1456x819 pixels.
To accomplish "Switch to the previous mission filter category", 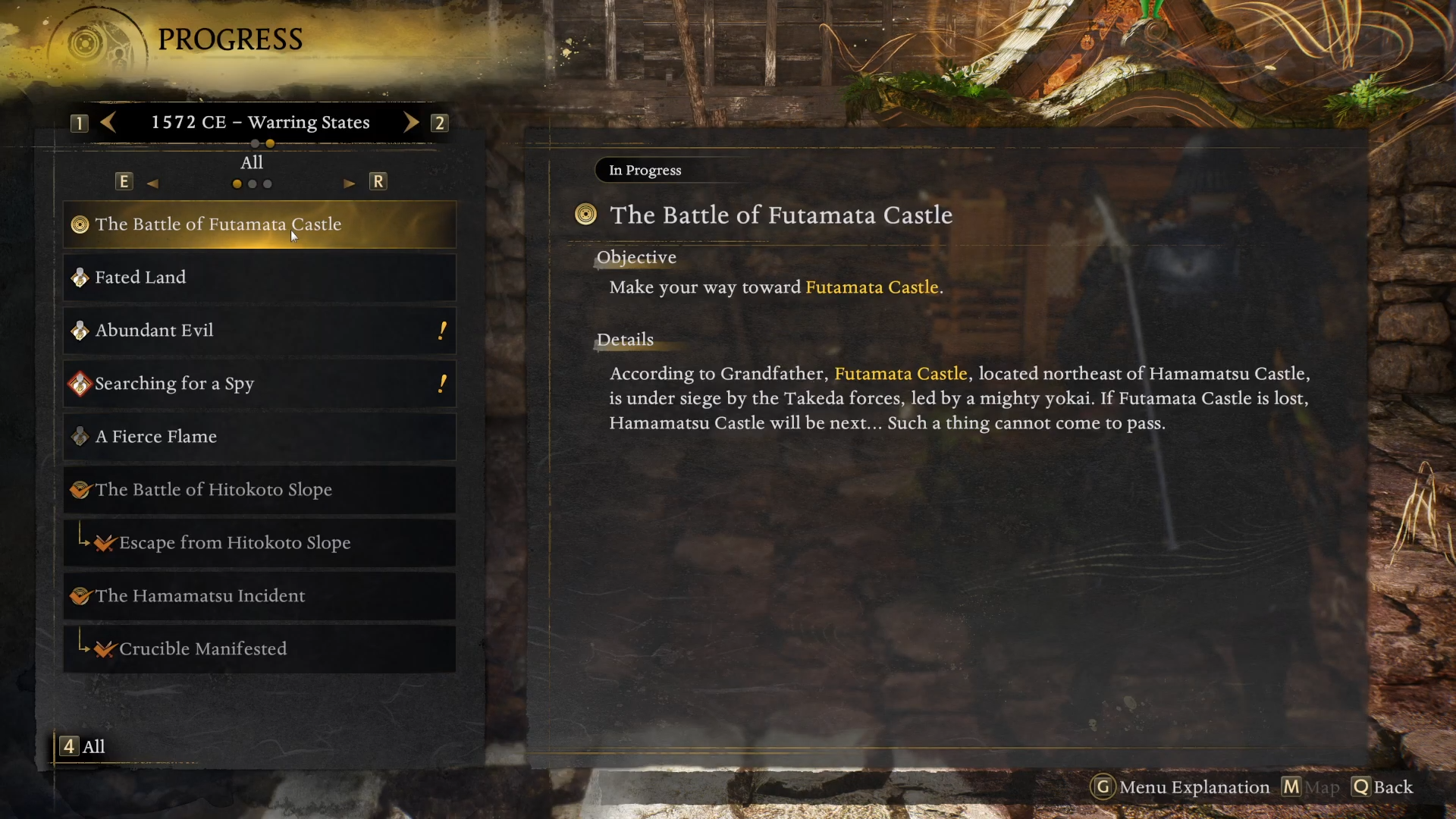I will 152,183.
